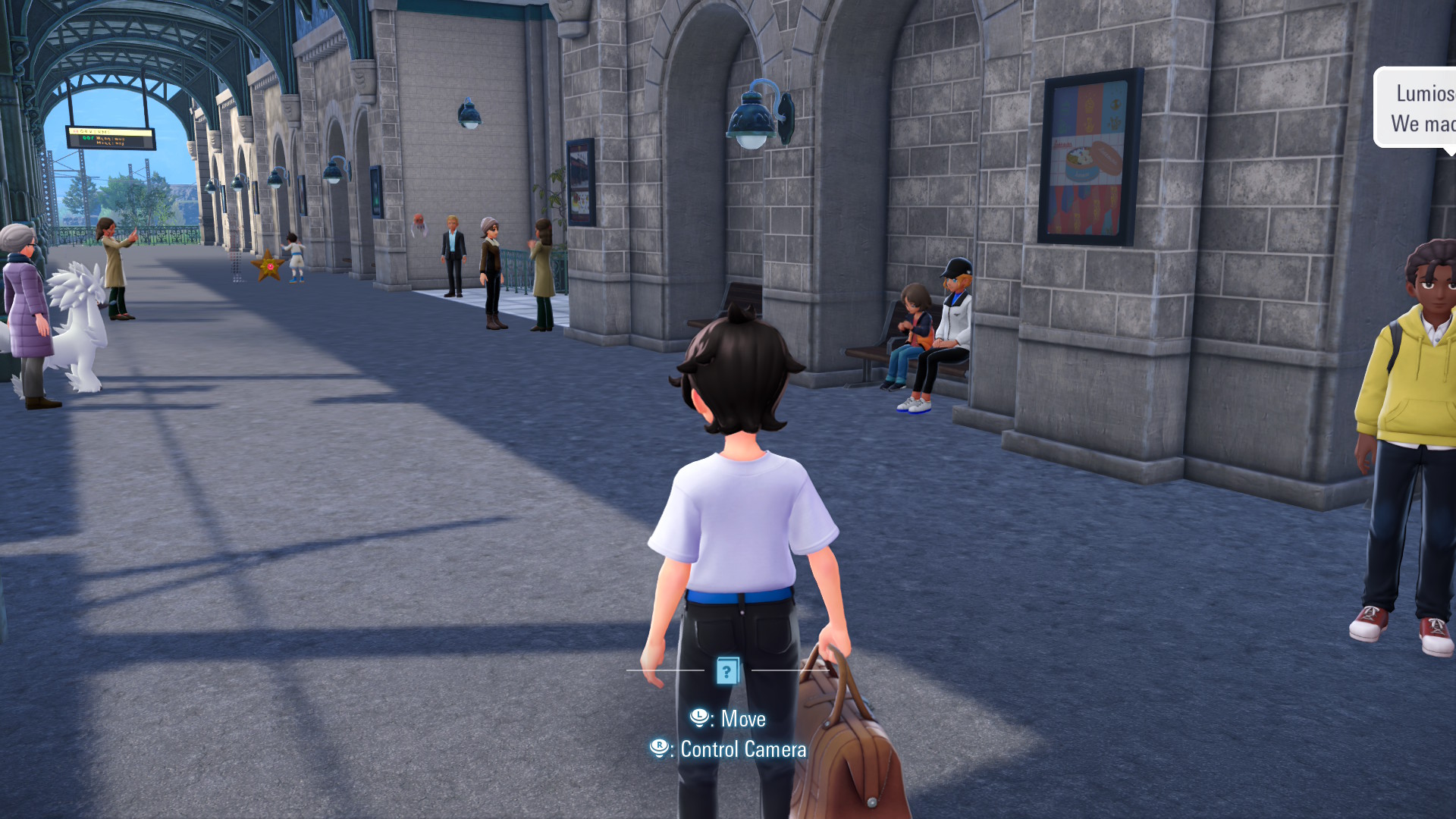The height and width of the screenshot is (819, 1456).
Task: Click the blue question-mark tutorial book icon
Action: 727,670
